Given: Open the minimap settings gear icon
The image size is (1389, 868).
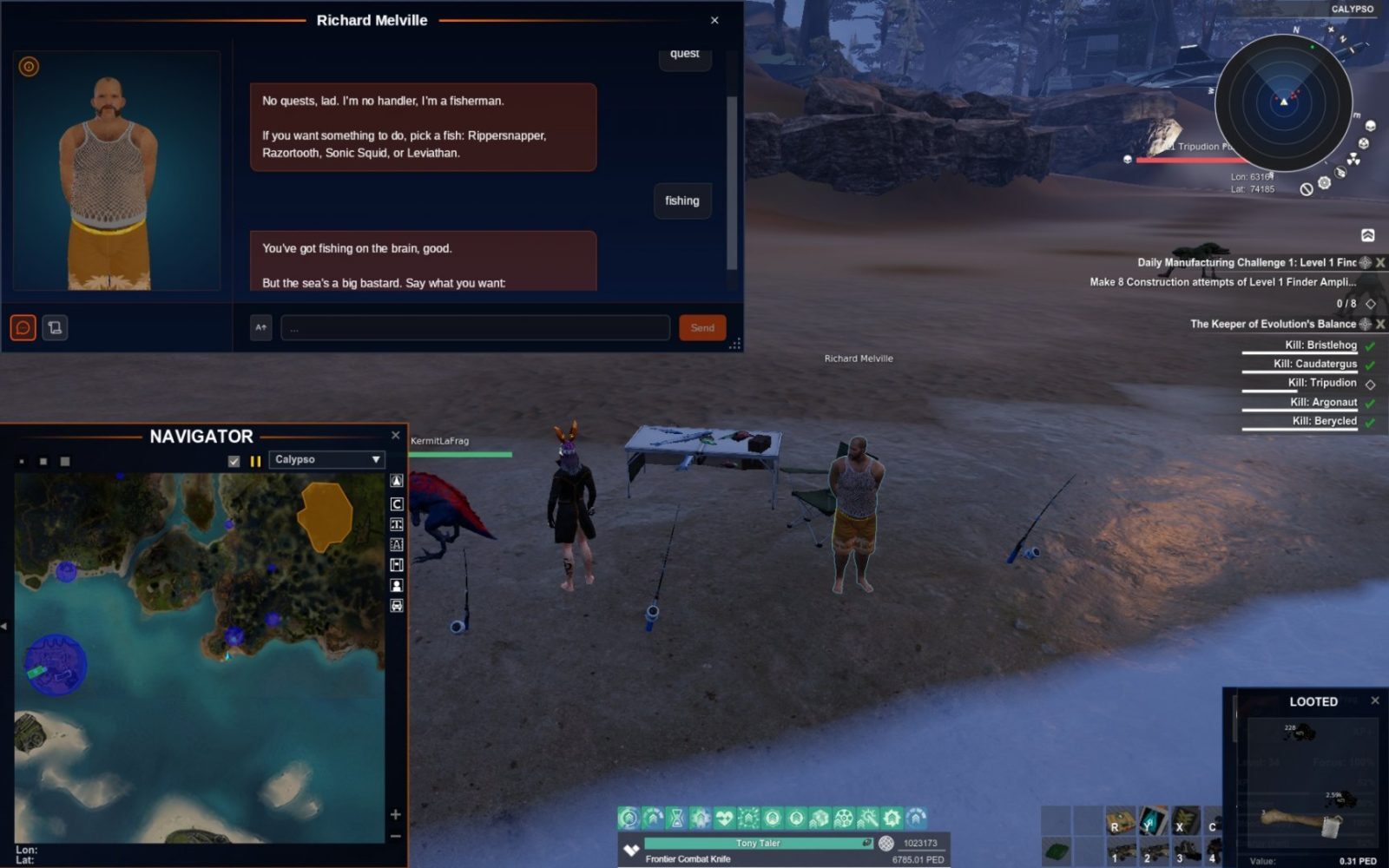Looking at the screenshot, I should coord(1325,183).
